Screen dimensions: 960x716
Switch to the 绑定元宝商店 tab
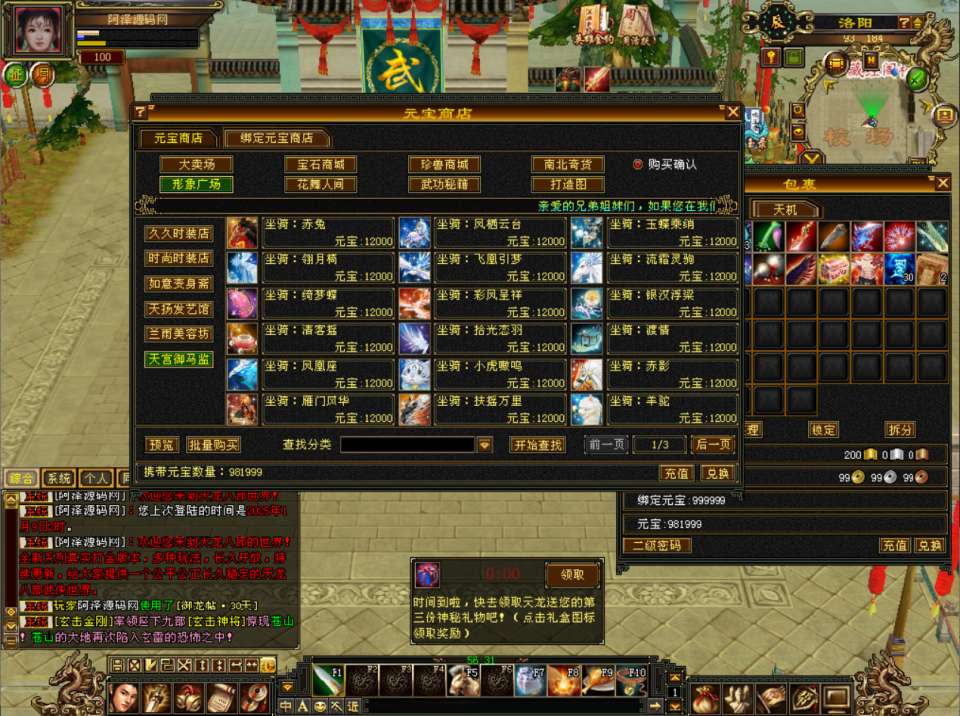pyautogui.click(x=276, y=138)
